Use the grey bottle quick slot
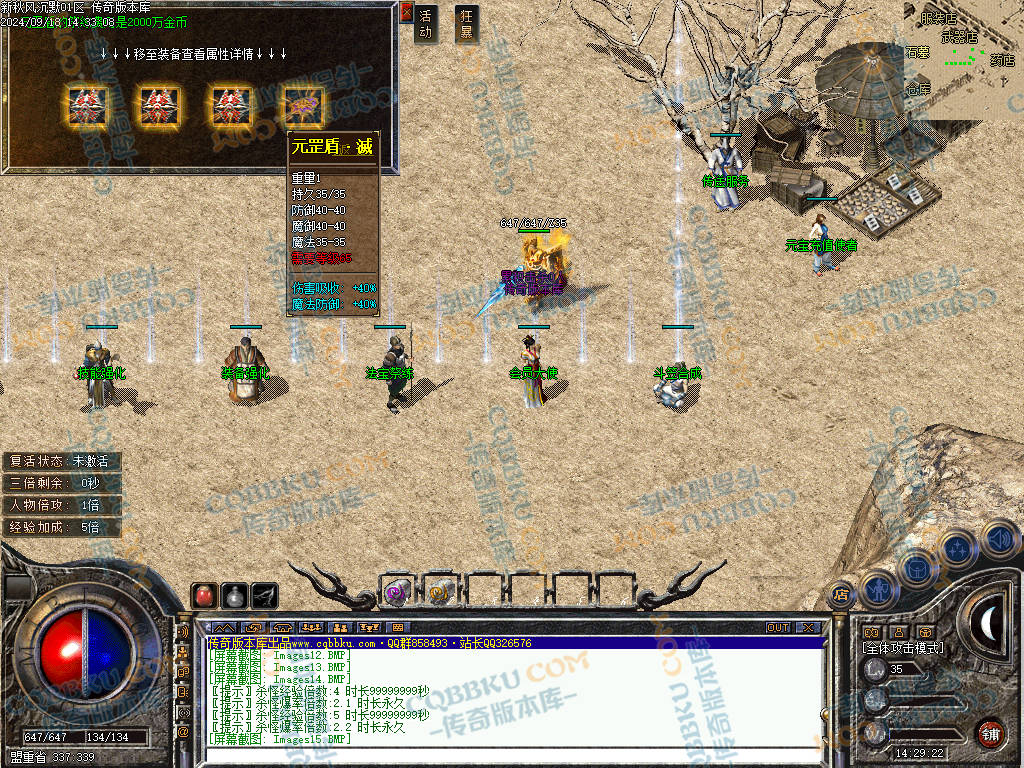The width and height of the screenshot is (1024, 768). tap(234, 595)
